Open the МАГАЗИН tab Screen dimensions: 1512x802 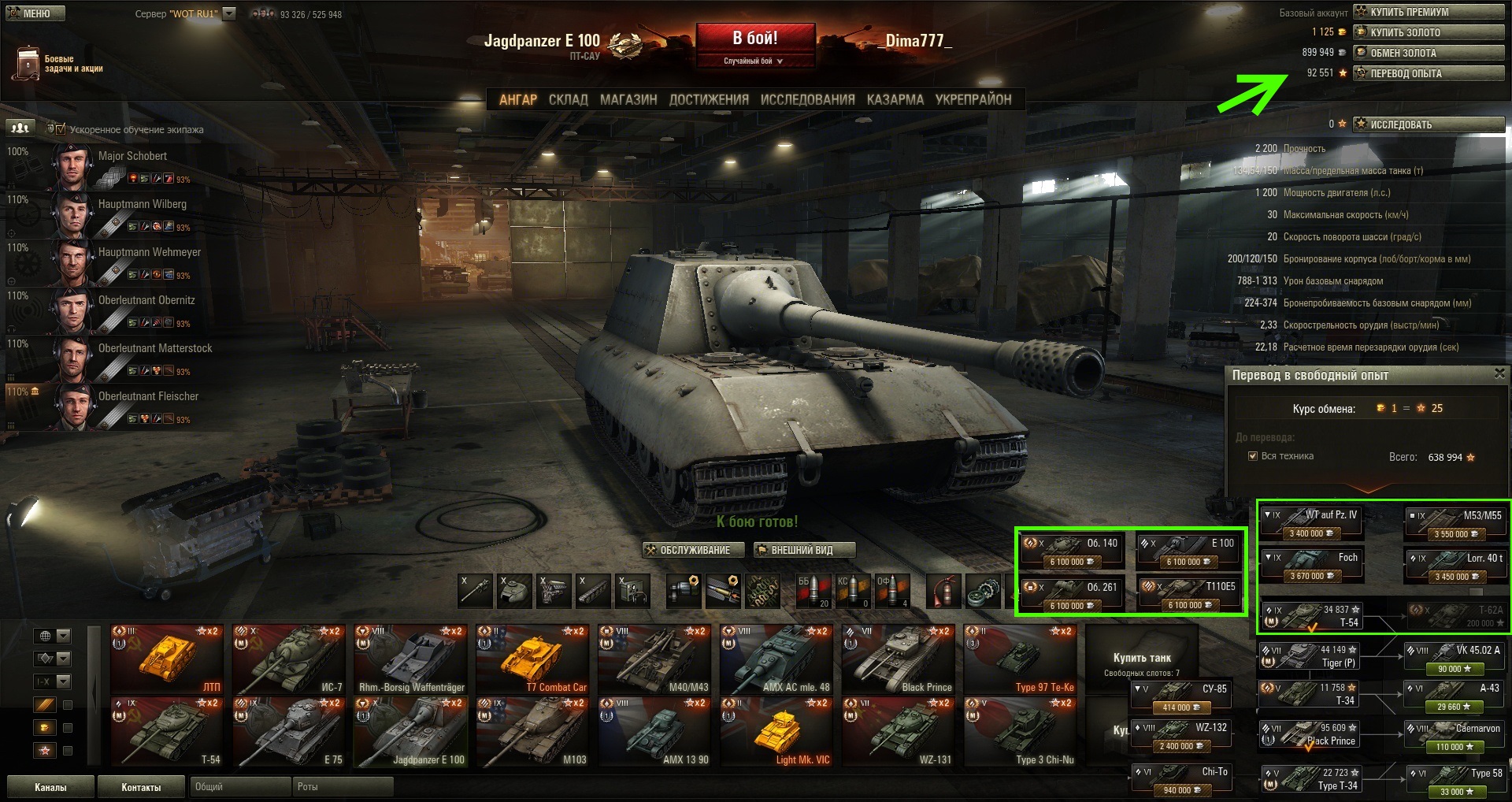(628, 100)
